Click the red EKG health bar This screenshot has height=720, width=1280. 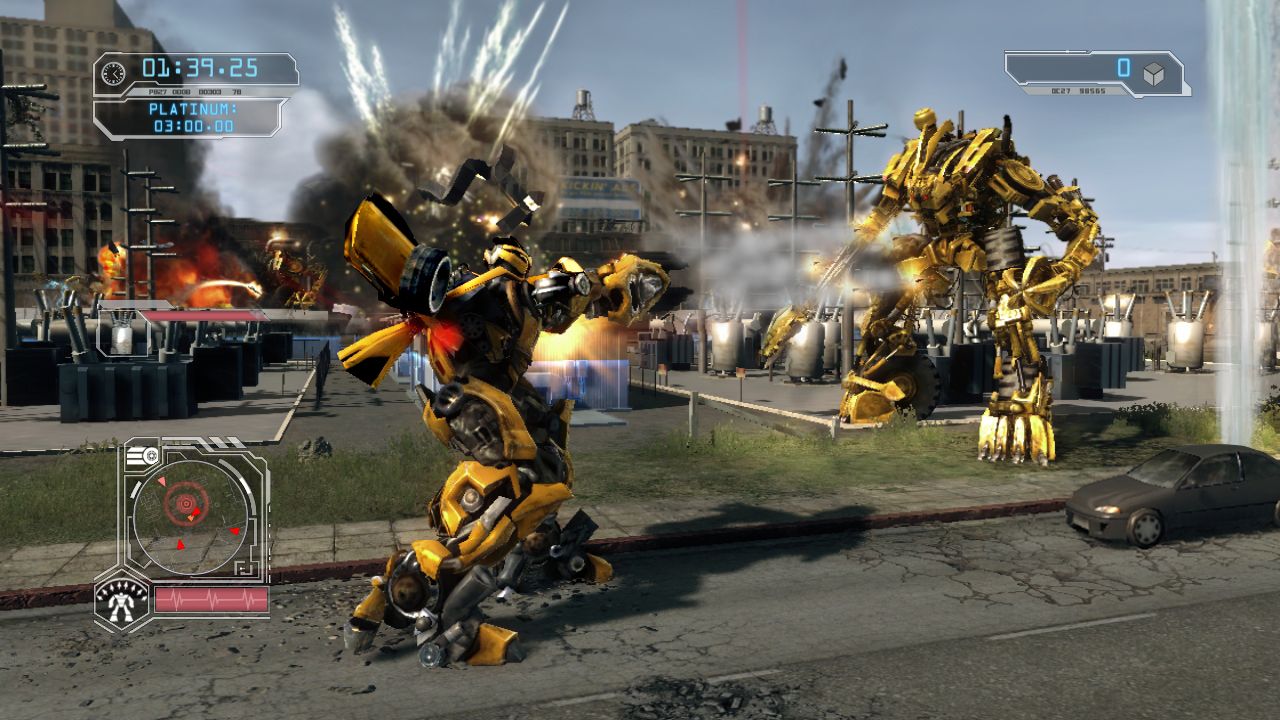(211, 597)
